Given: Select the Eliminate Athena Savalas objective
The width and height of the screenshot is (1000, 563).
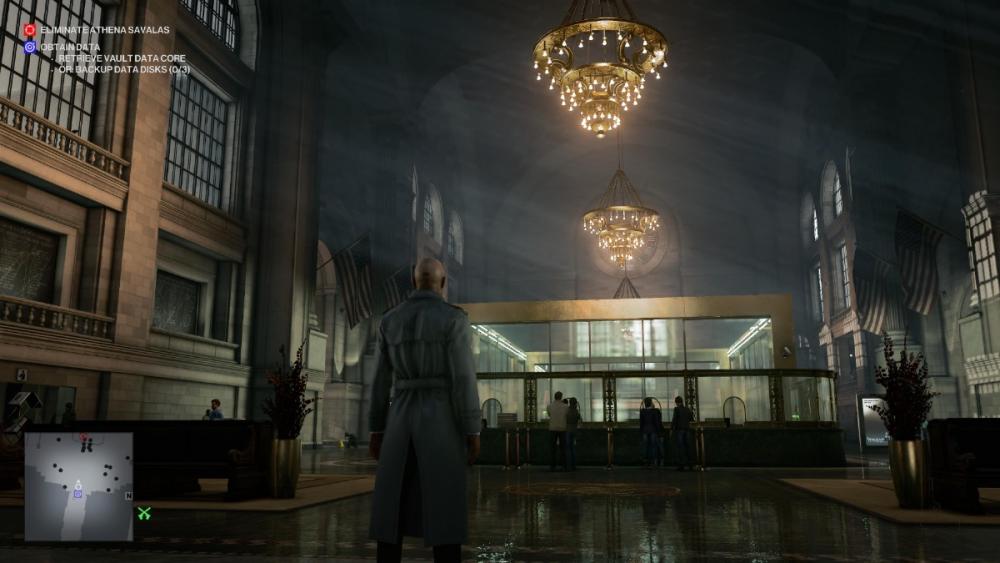Looking at the screenshot, I should click(x=105, y=30).
